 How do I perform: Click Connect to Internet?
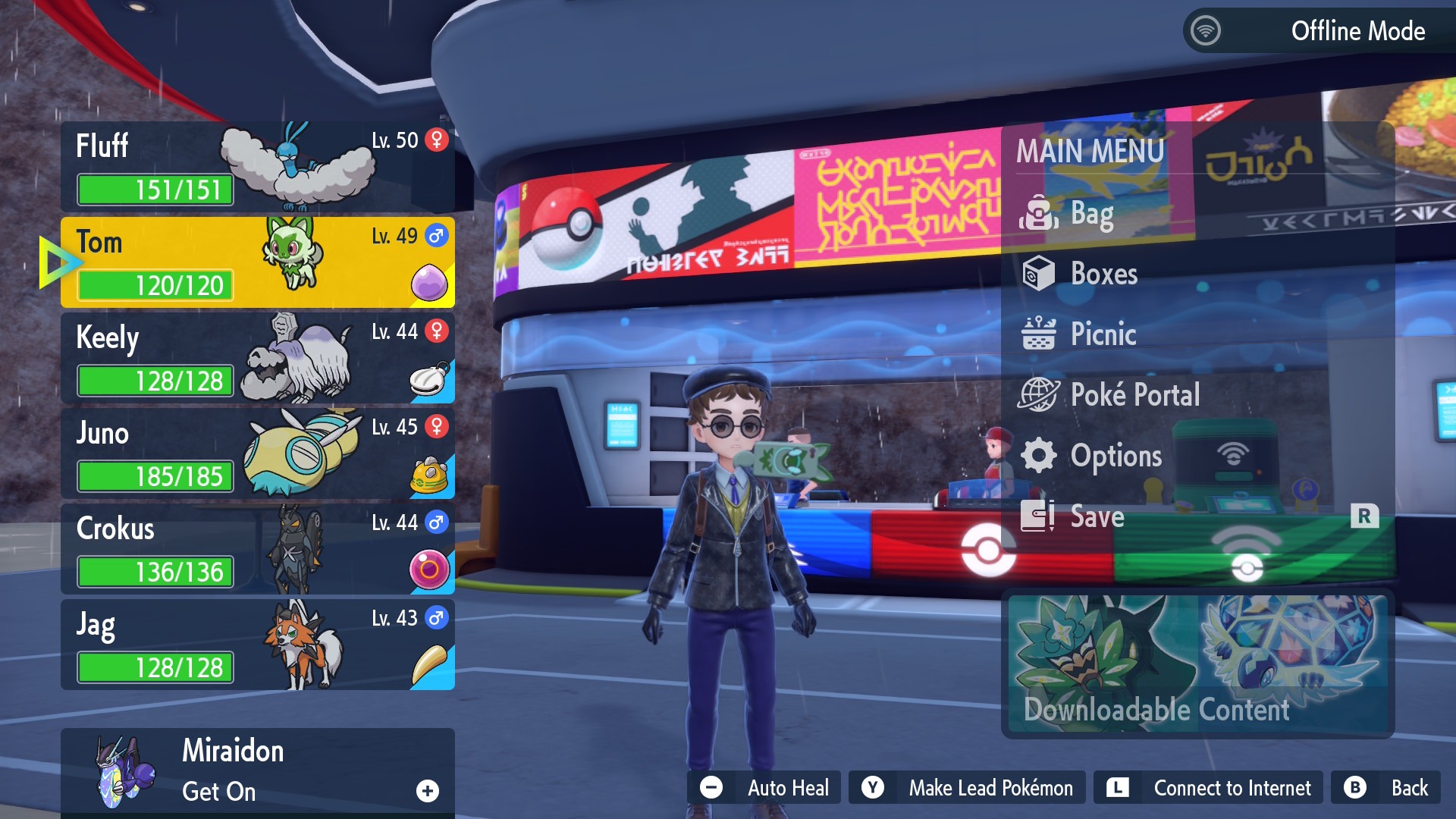[x=1208, y=788]
